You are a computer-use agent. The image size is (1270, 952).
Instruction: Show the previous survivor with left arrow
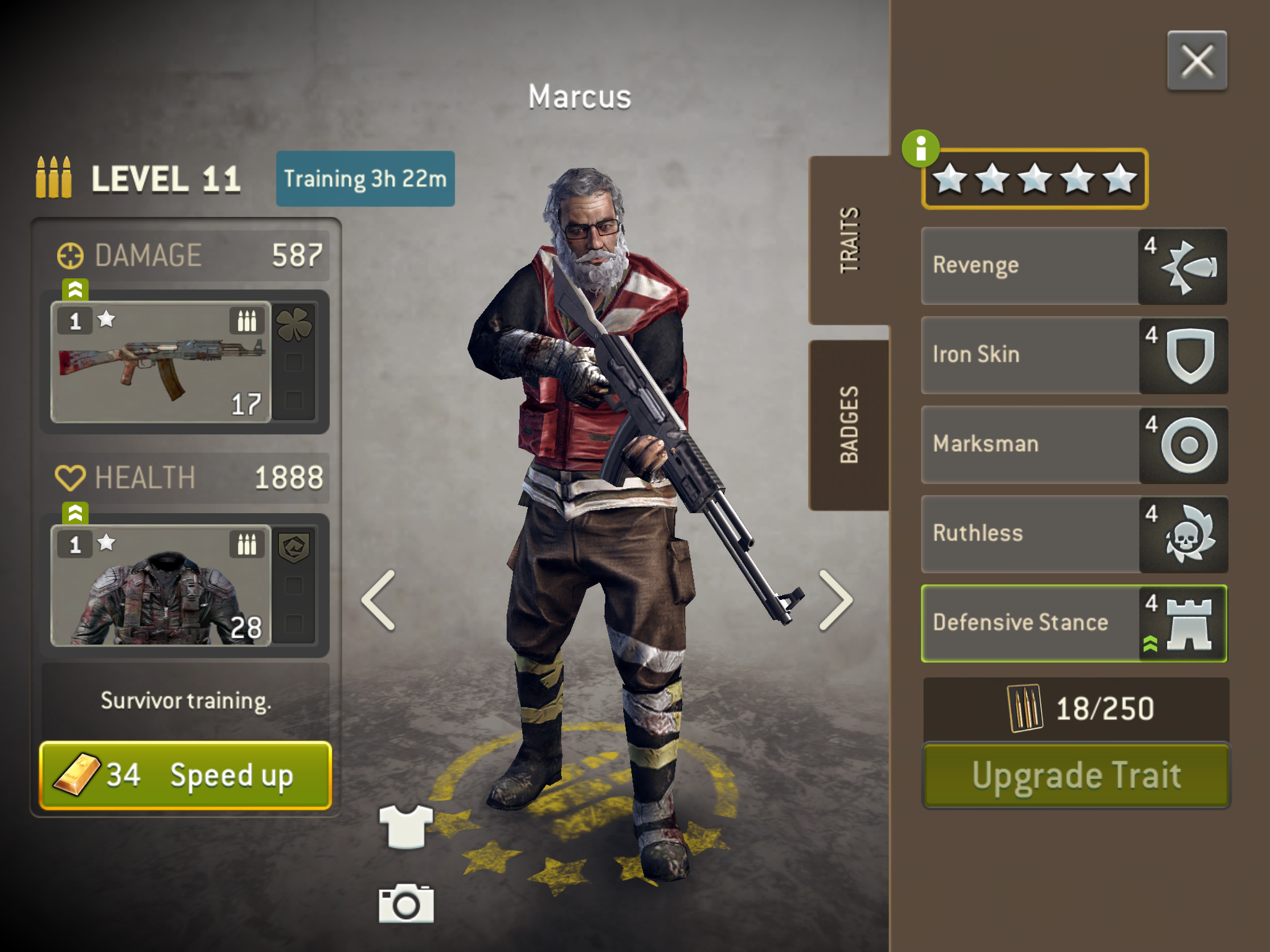(x=379, y=600)
